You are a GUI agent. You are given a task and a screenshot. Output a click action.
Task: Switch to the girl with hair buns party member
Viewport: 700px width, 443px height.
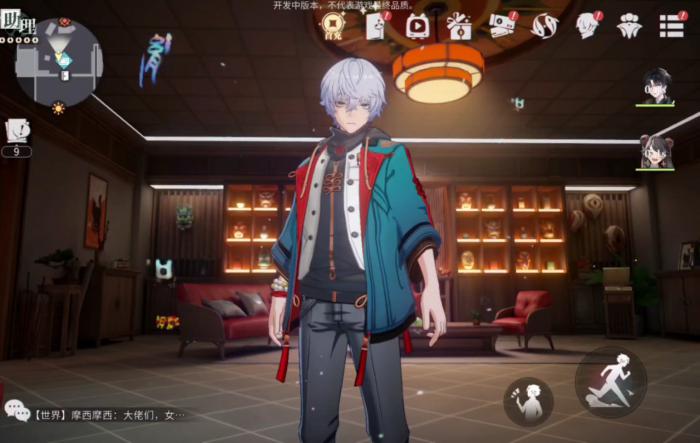(x=656, y=152)
